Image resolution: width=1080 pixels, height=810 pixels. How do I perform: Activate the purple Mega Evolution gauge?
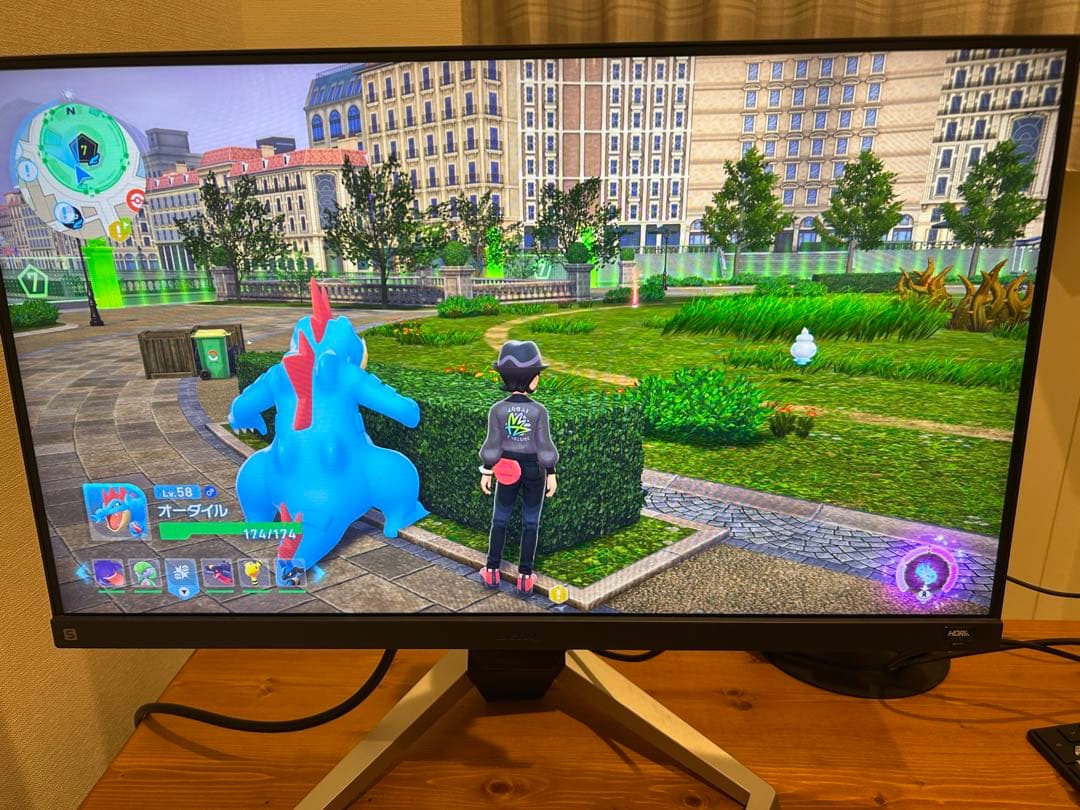tap(926, 571)
